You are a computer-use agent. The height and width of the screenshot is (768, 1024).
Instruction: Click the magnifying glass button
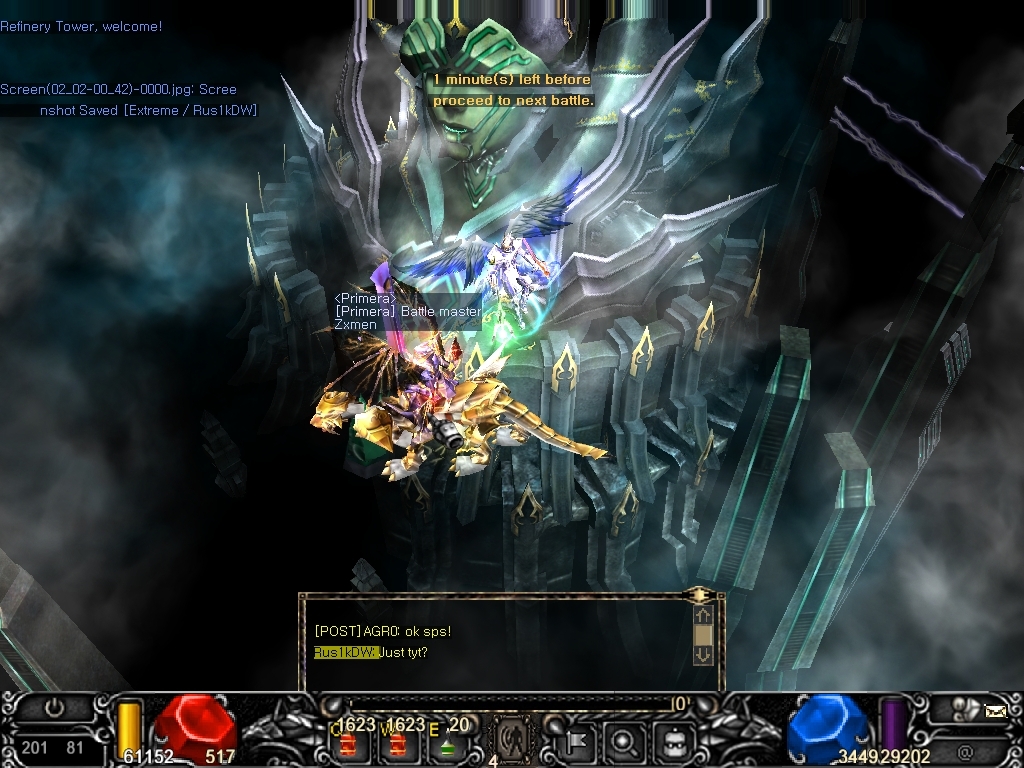[624, 742]
